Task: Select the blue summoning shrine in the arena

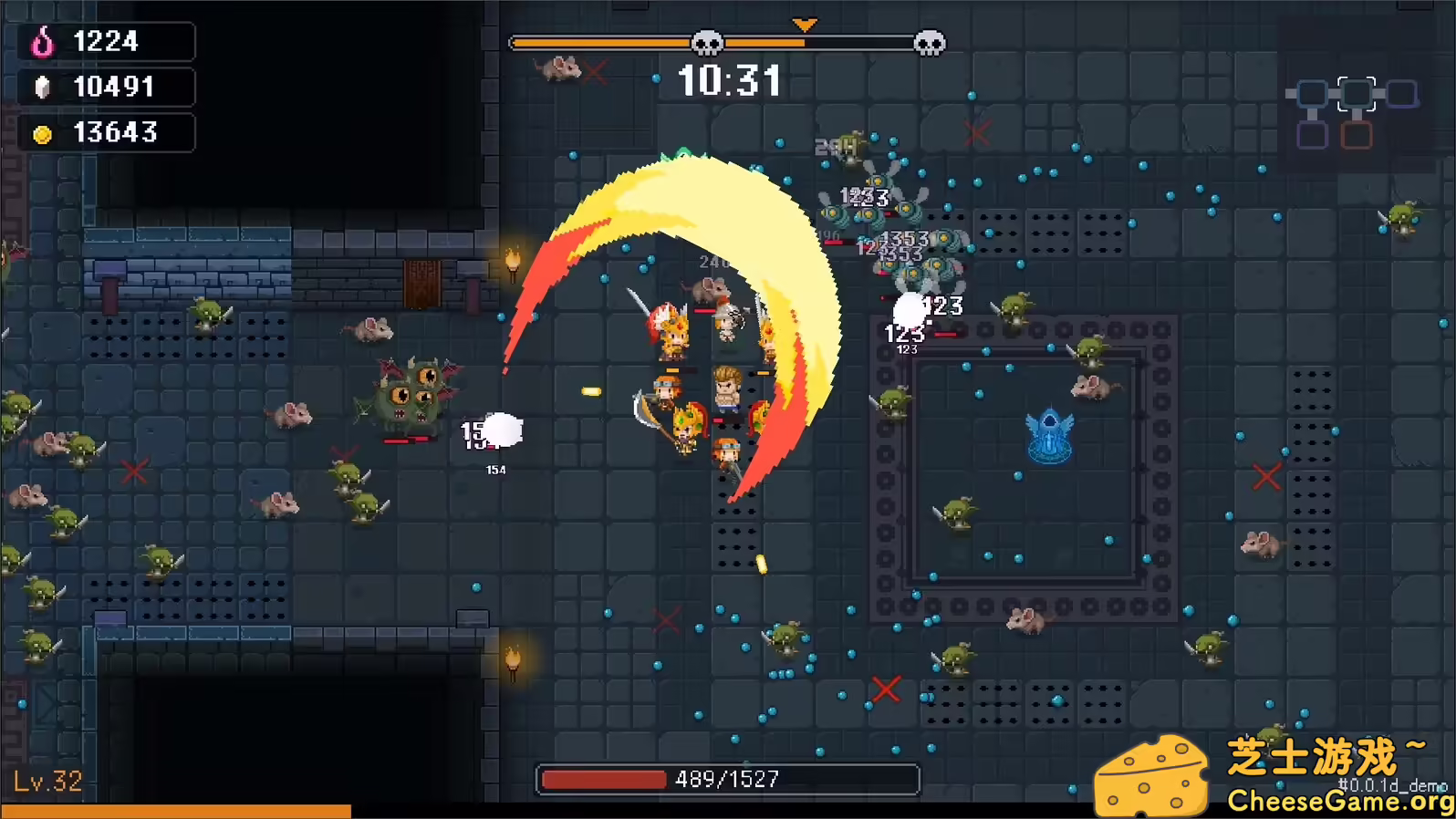Action: [x=1049, y=436]
